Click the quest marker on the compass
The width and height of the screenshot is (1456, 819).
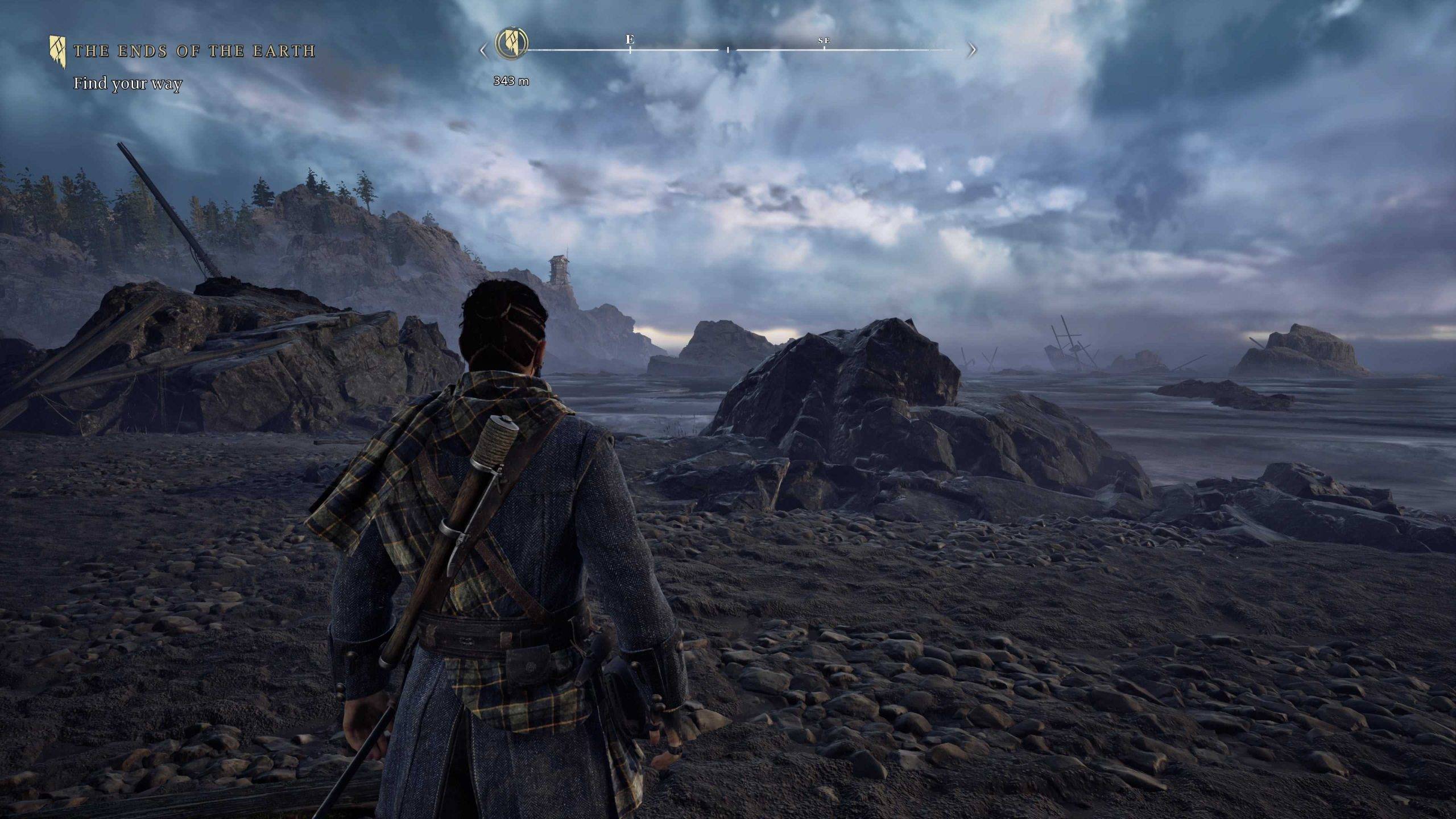coord(511,42)
